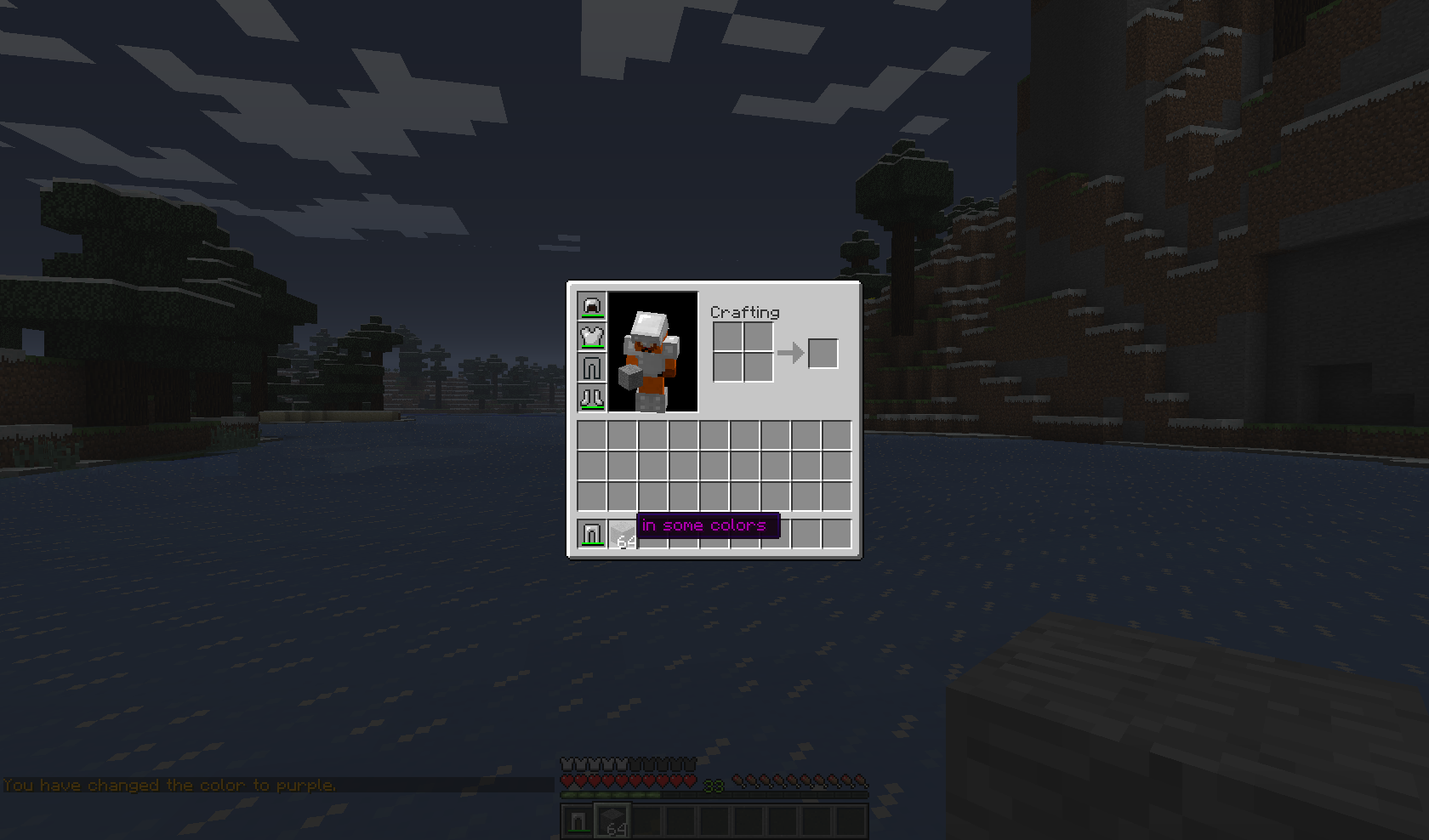Click the selected hotbar slot holding 64 stone
Image resolution: width=1429 pixels, height=840 pixels.
pyautogui.click(x=613, y=819)
